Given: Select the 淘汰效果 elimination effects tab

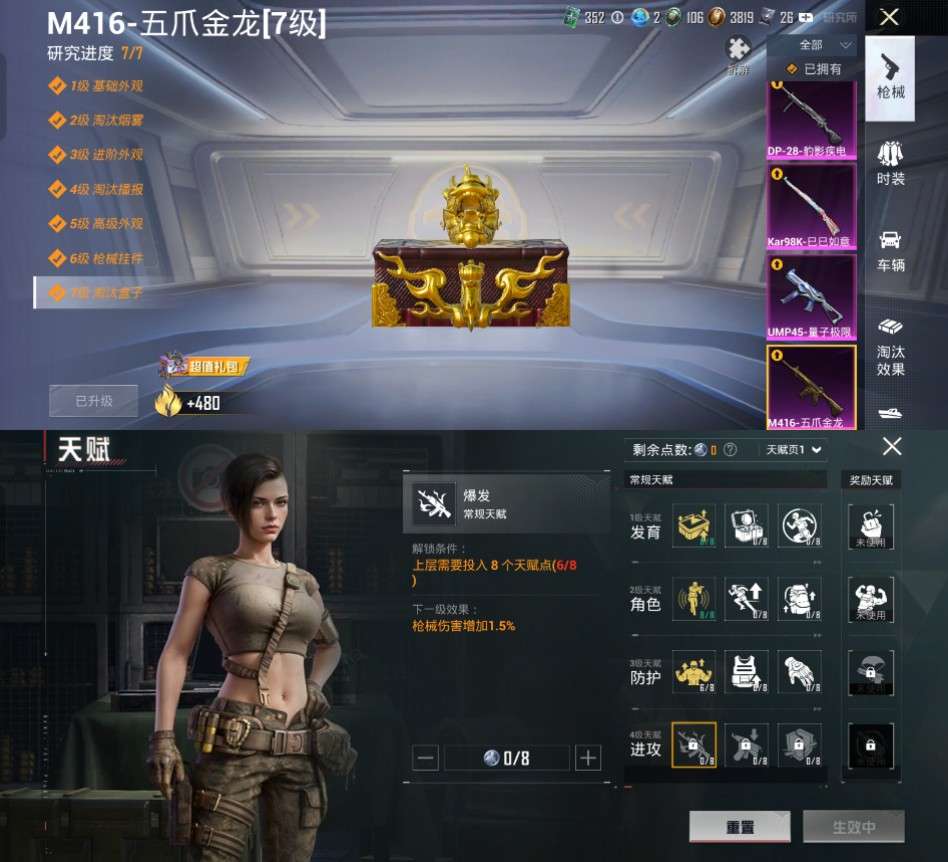Looking at the screenshot, I should tap(890, 347).
